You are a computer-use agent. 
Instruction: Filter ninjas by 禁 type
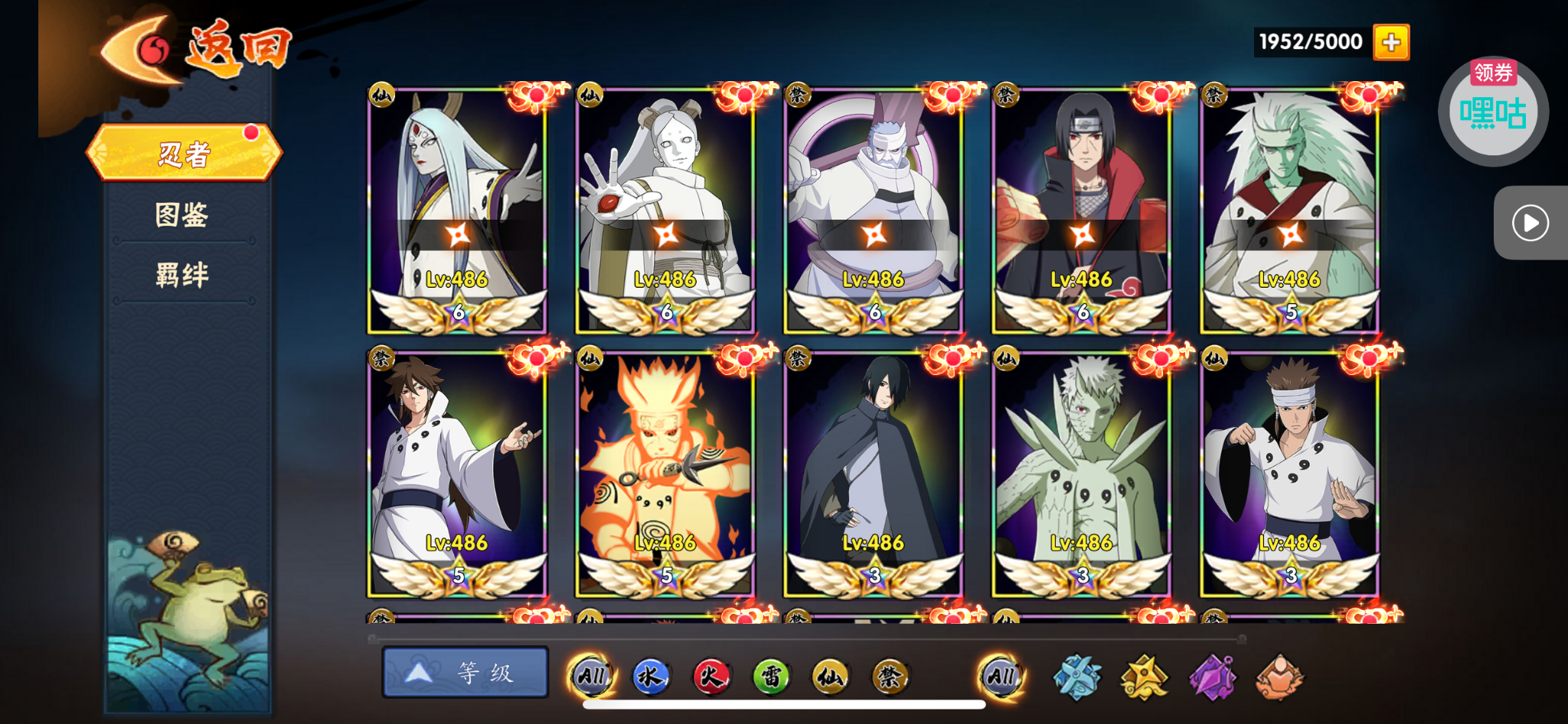(890, 677)
